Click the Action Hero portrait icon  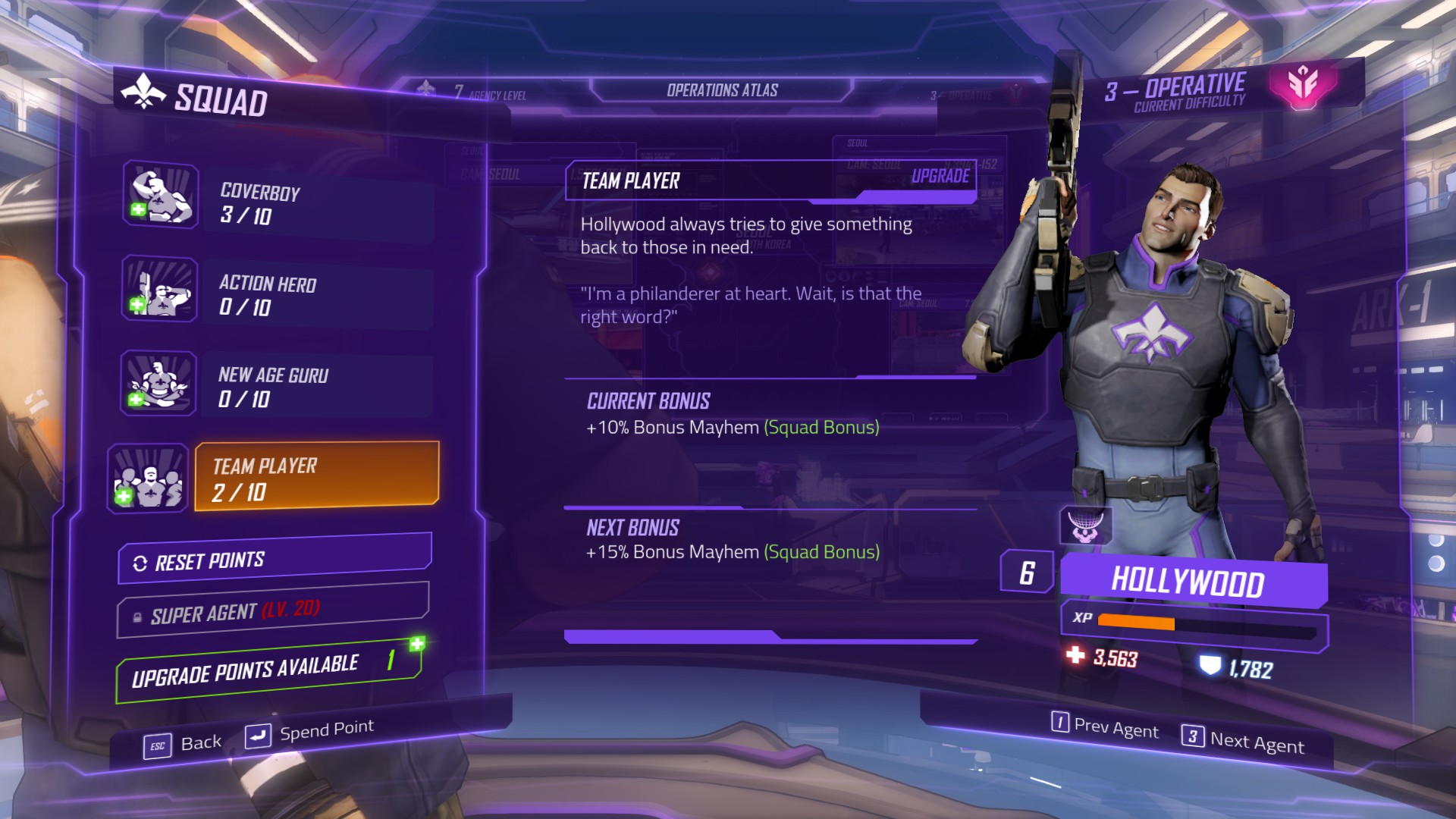click(x=160, y=289)
